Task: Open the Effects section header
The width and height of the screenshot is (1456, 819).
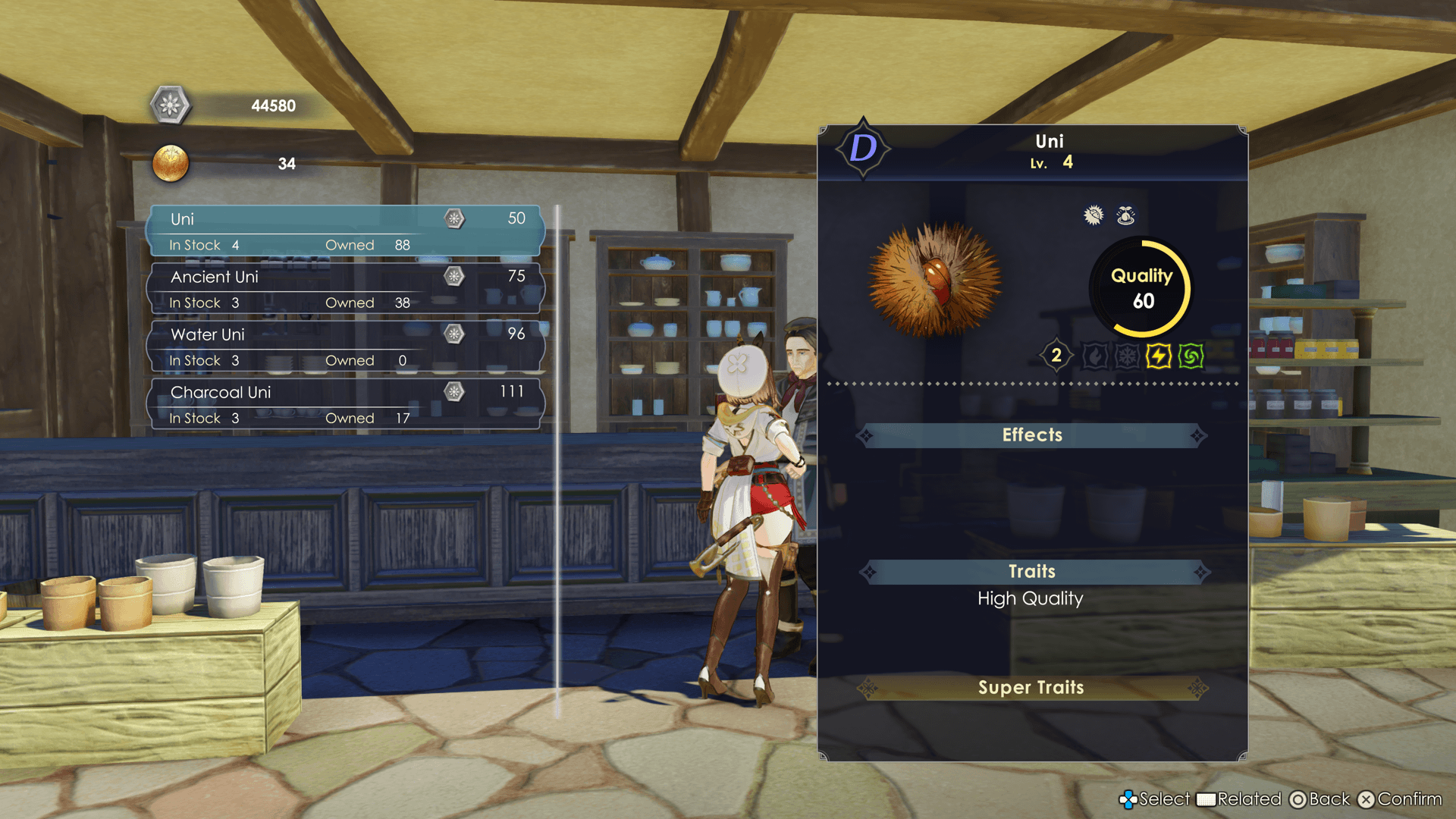Action: coord(1031,435)
